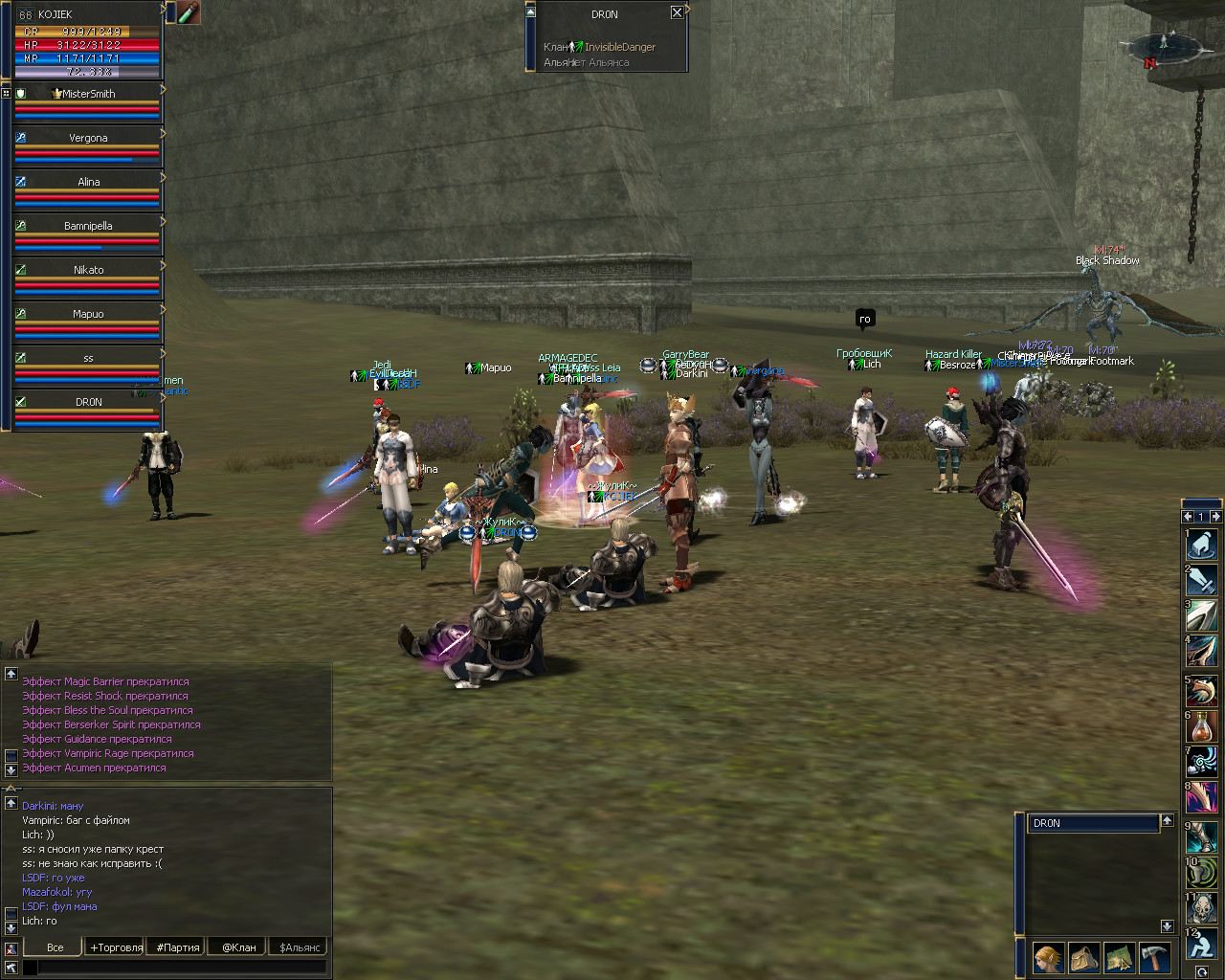This screenshot has width=1225, height=980.
Task: Close the DRON target window
Action: pyautogui.click(x=677, y=12)
